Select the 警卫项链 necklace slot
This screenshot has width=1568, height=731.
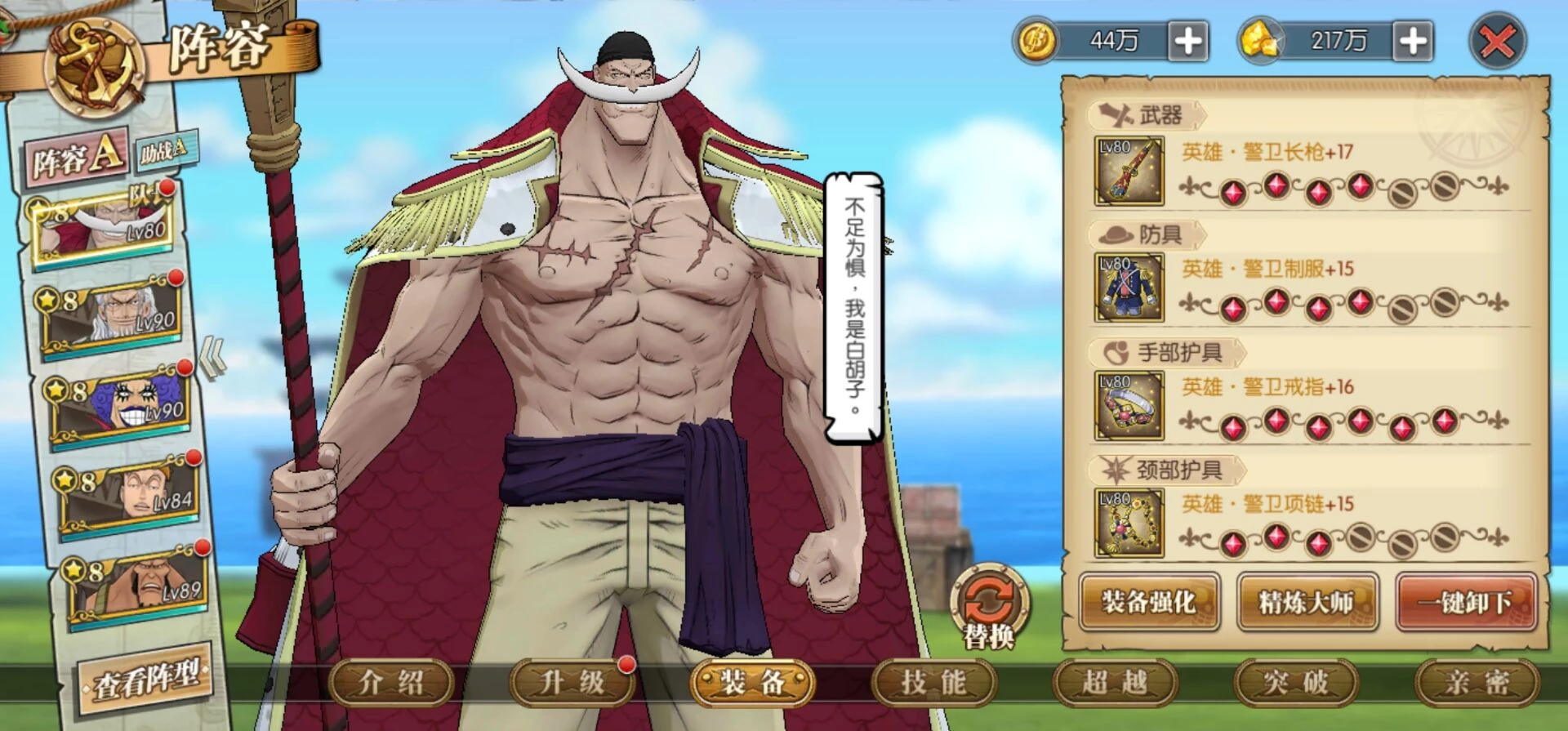1129,523
